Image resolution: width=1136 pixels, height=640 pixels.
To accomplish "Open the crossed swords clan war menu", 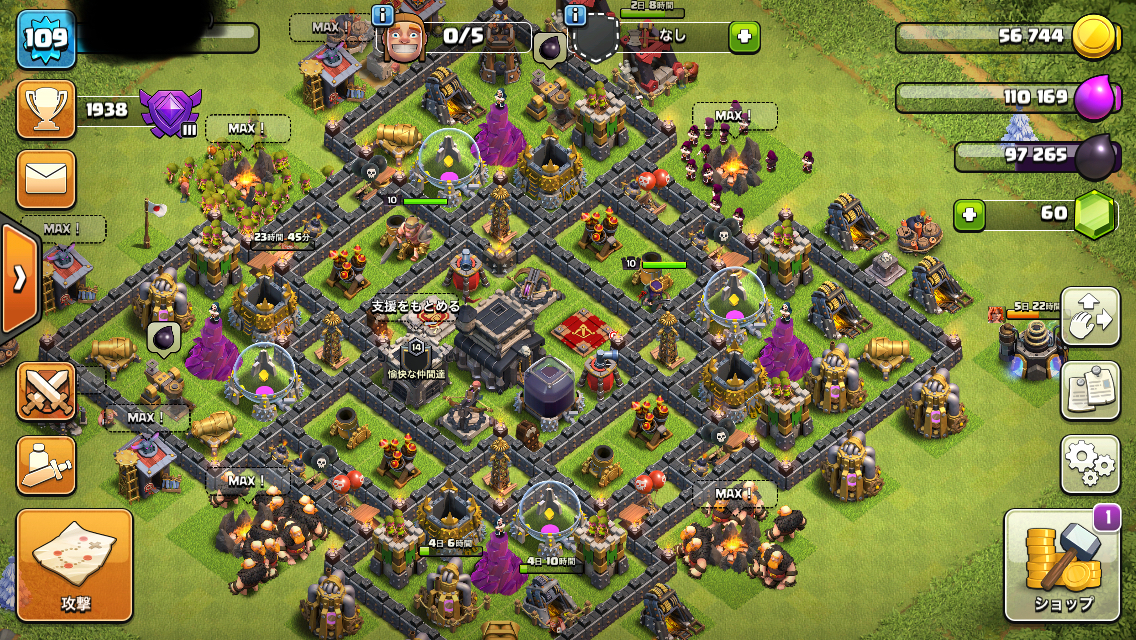I will coord(46,390).
